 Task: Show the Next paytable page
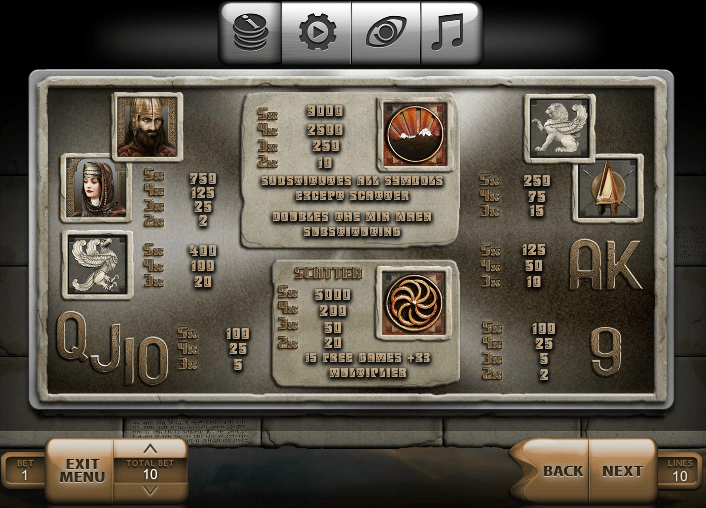click(622, 471)
